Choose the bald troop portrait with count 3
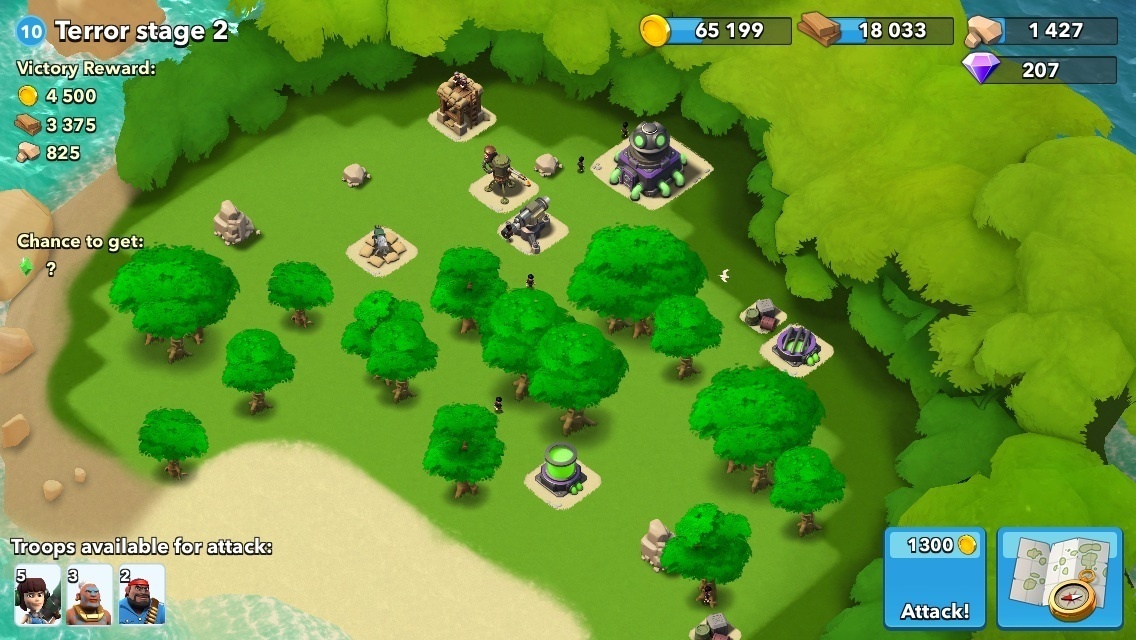This screenshot has height=640, width=1136. (90, 596)
